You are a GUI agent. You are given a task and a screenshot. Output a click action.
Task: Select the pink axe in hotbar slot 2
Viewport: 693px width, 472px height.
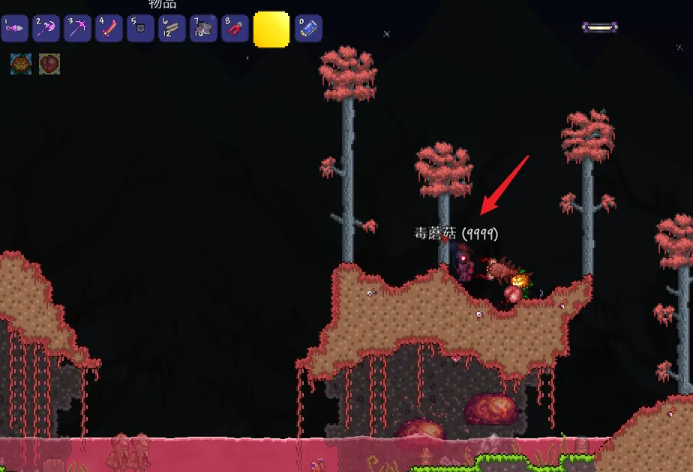(x=46, y=28)
